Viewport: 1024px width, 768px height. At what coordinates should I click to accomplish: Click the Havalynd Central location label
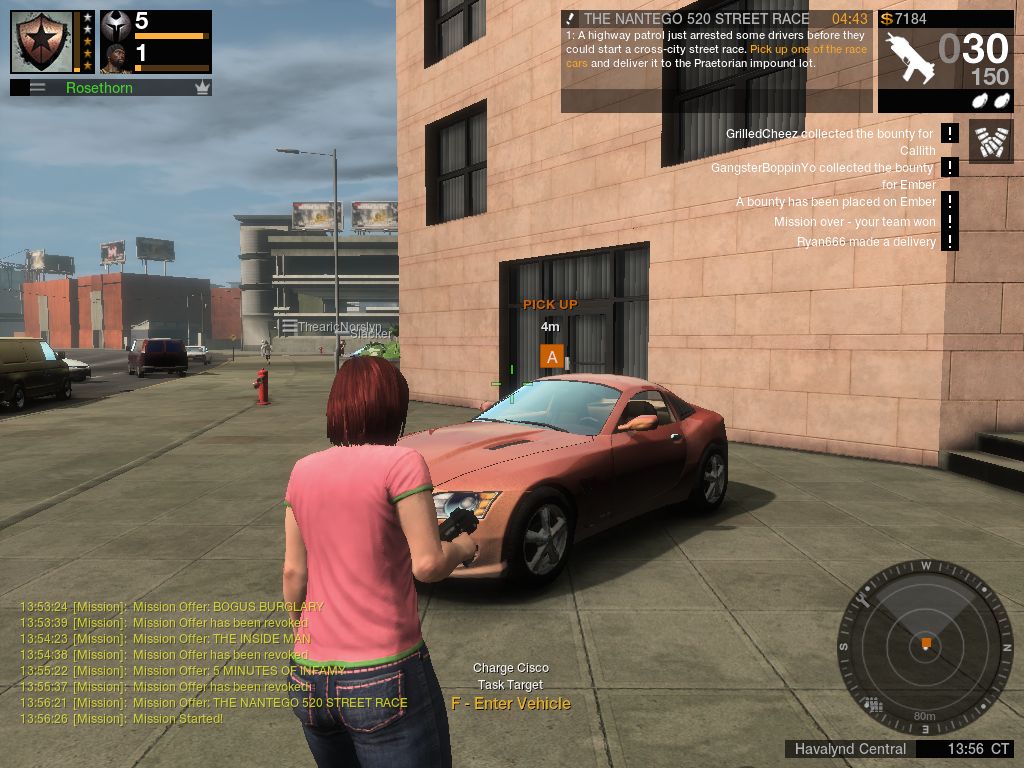point(850,749)
